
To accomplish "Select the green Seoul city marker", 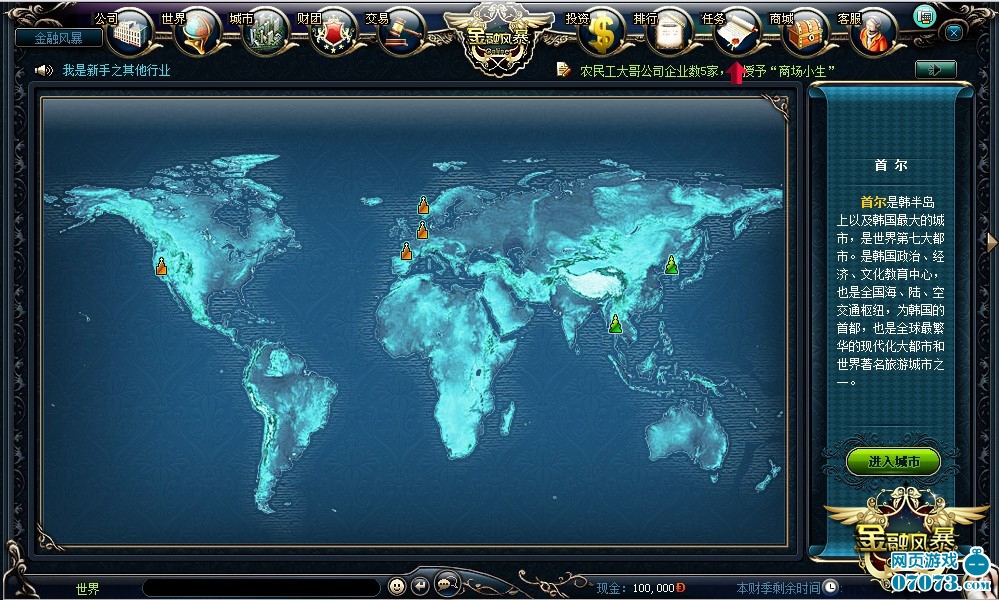I will tap(672, 265).
